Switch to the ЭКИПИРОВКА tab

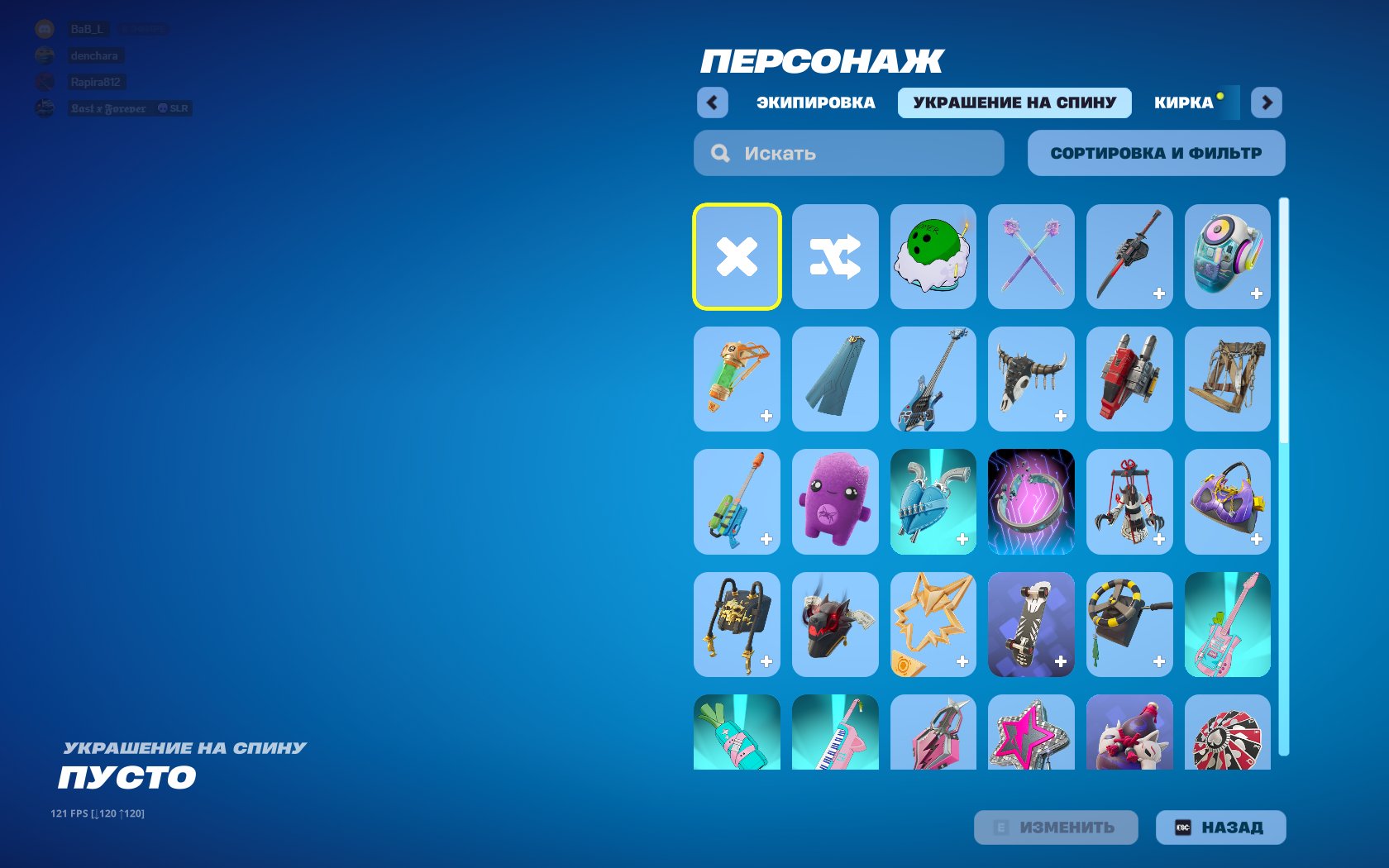814,102
